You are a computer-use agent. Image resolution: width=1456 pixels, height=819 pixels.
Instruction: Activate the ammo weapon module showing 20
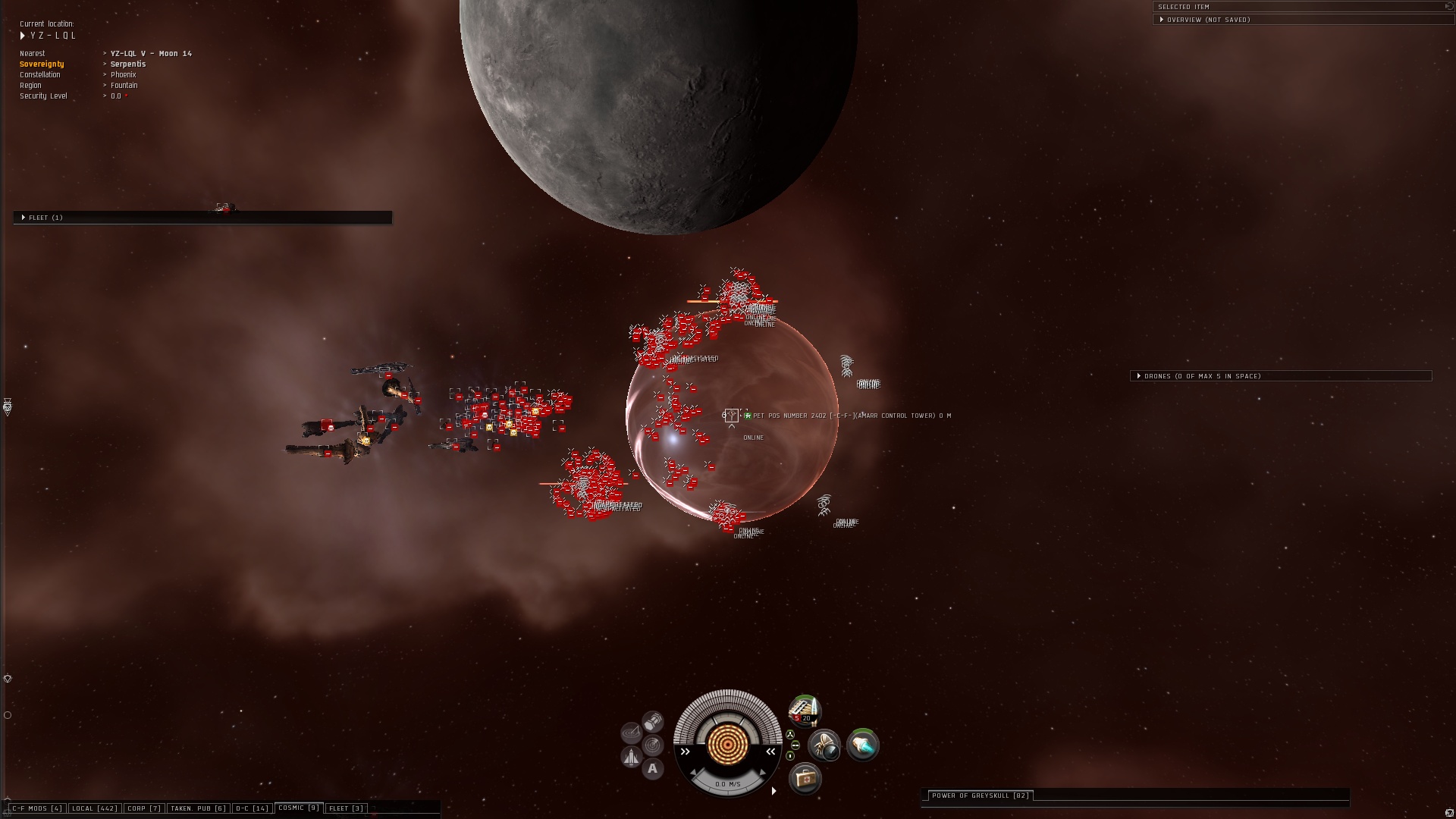(x=804, y=711)
